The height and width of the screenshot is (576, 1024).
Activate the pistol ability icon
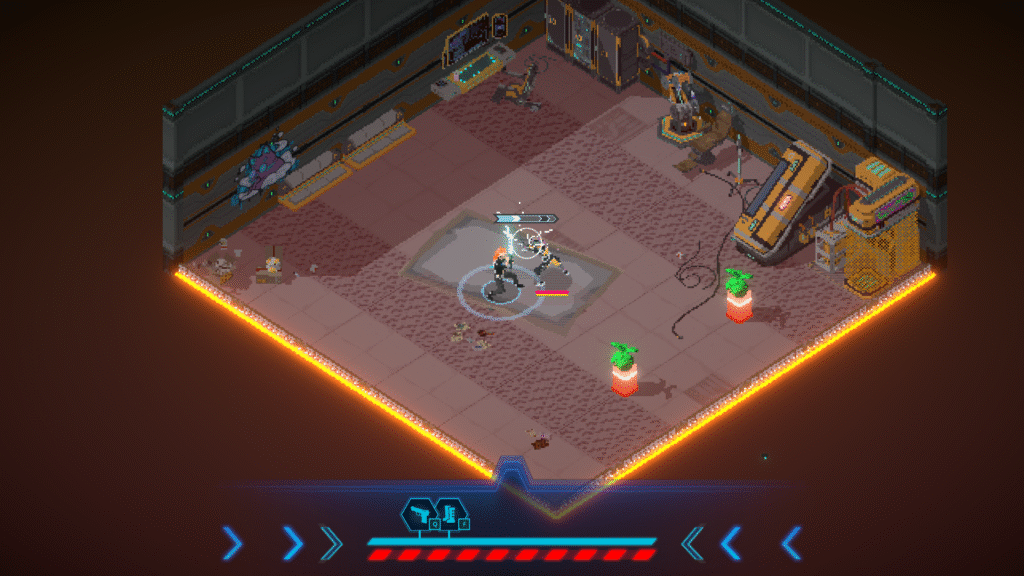click(x=419, y=515)
